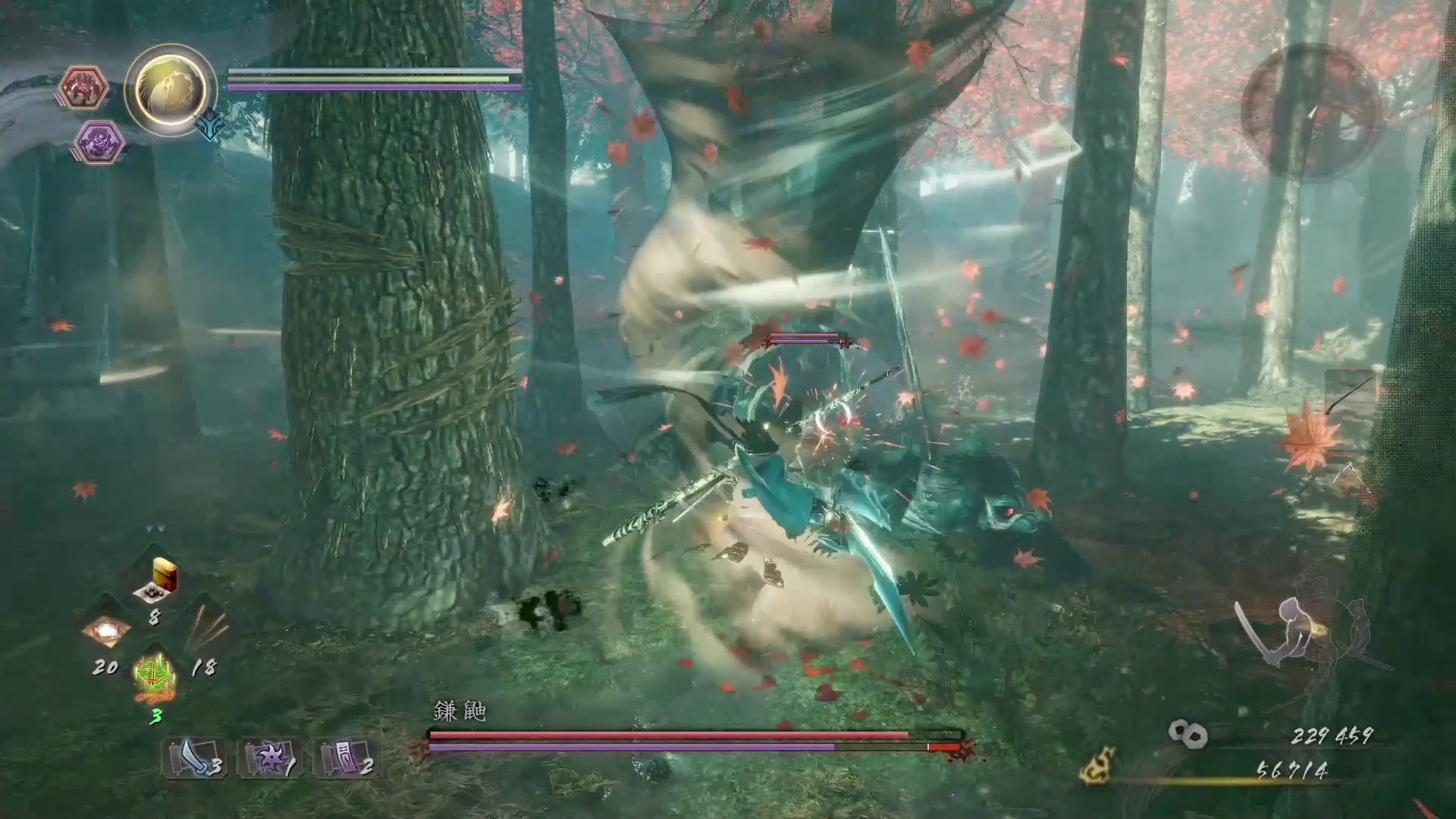Click the teal diamond emblem beside the spirit orb
Screen dimensions: 1456x819
coord(209,125)
